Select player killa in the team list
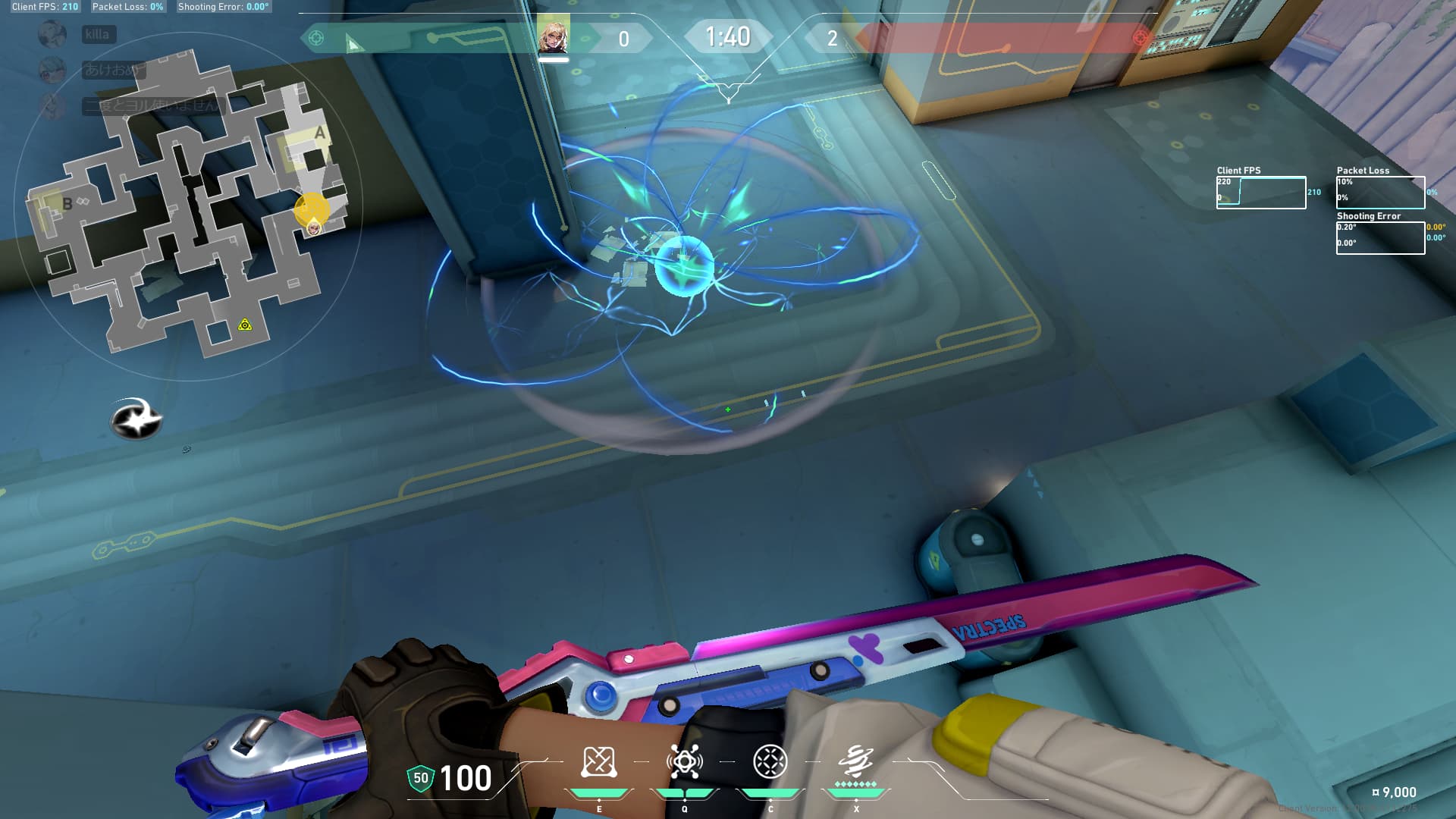The width and height of the screenshot is (1456, 819). pyautogui.click(x=98, y=34)
